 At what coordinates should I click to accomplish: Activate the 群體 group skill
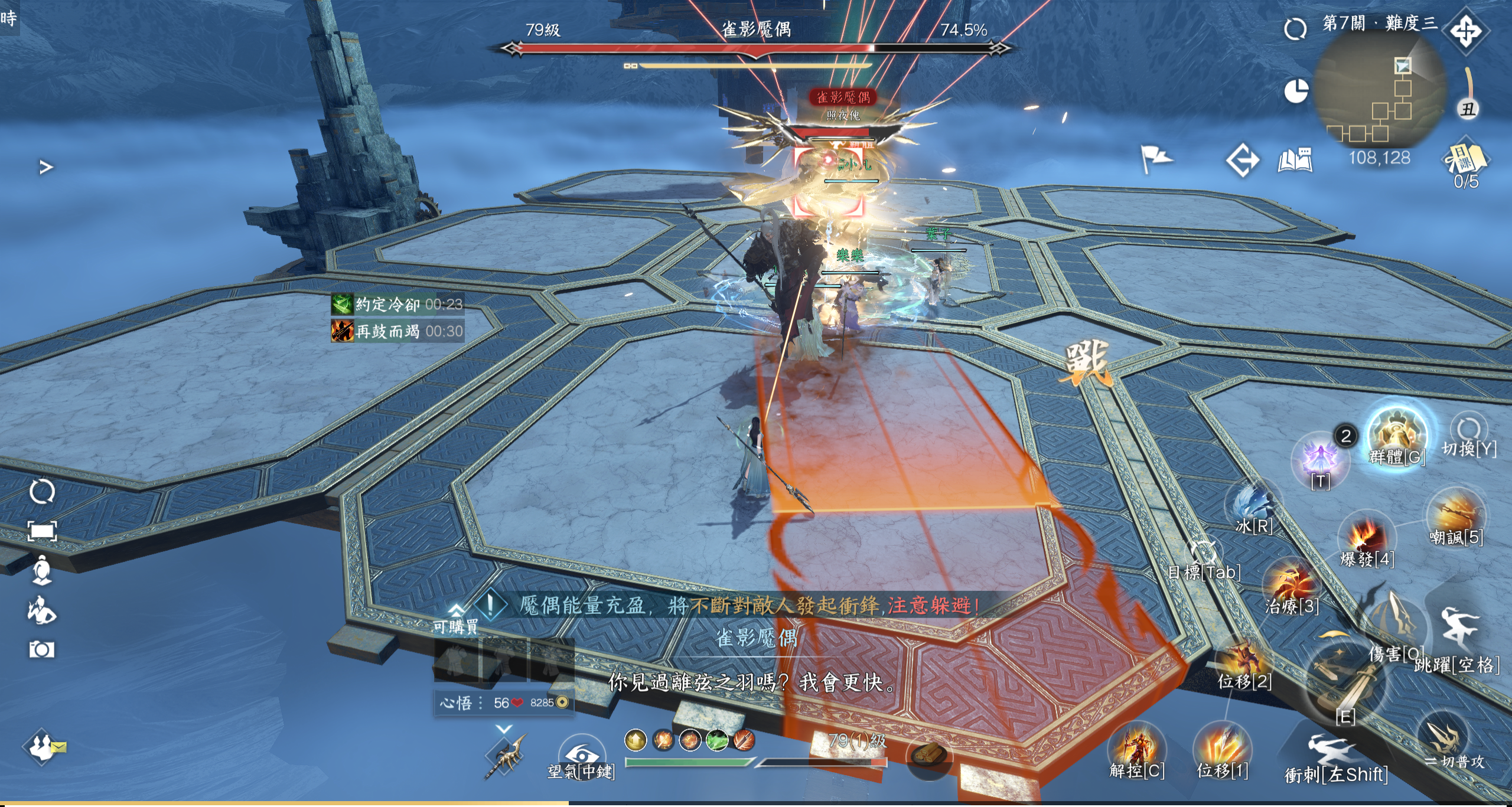1397,434
